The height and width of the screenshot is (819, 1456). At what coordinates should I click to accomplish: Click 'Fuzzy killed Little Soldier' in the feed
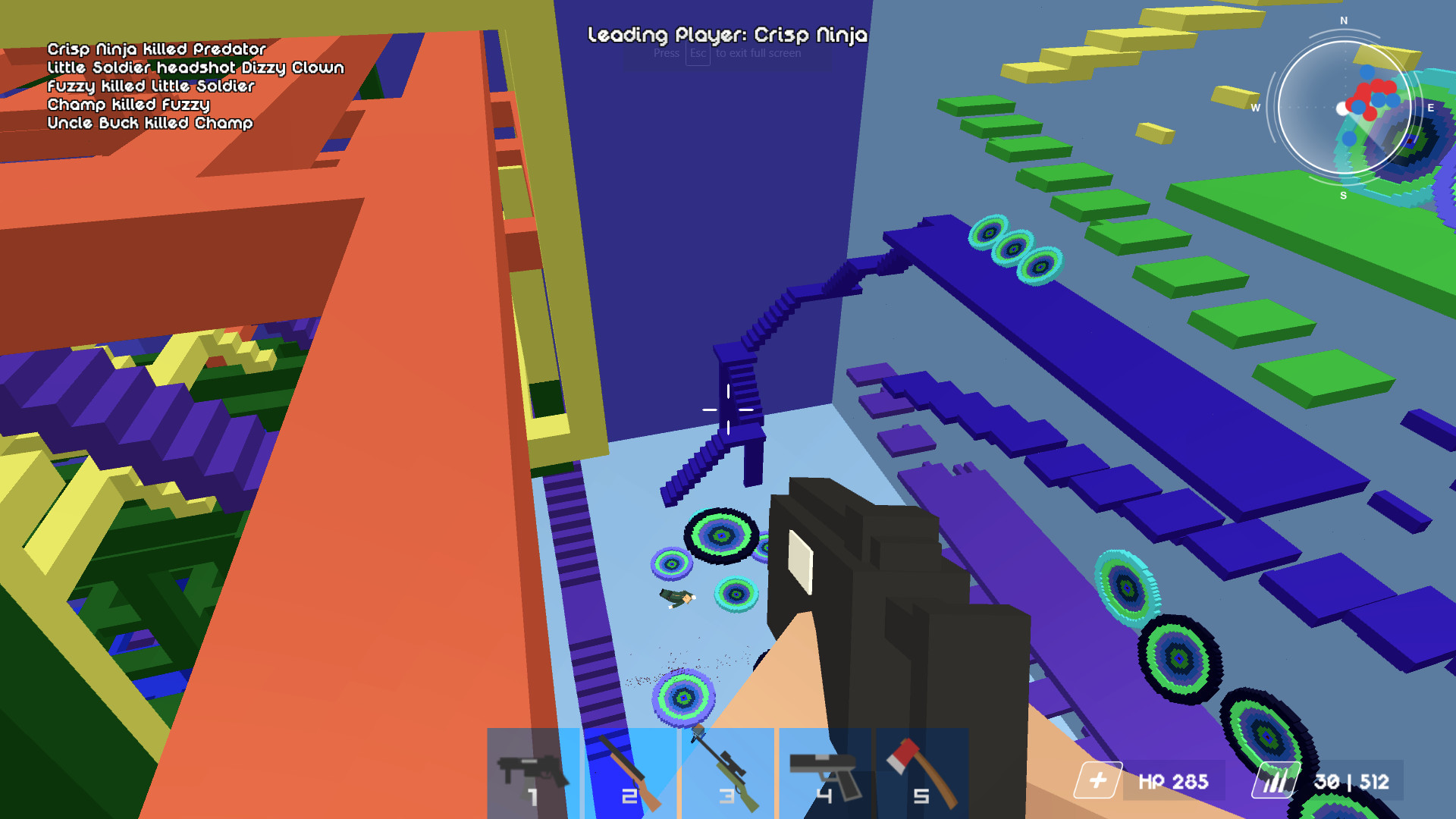pos(151,86)
